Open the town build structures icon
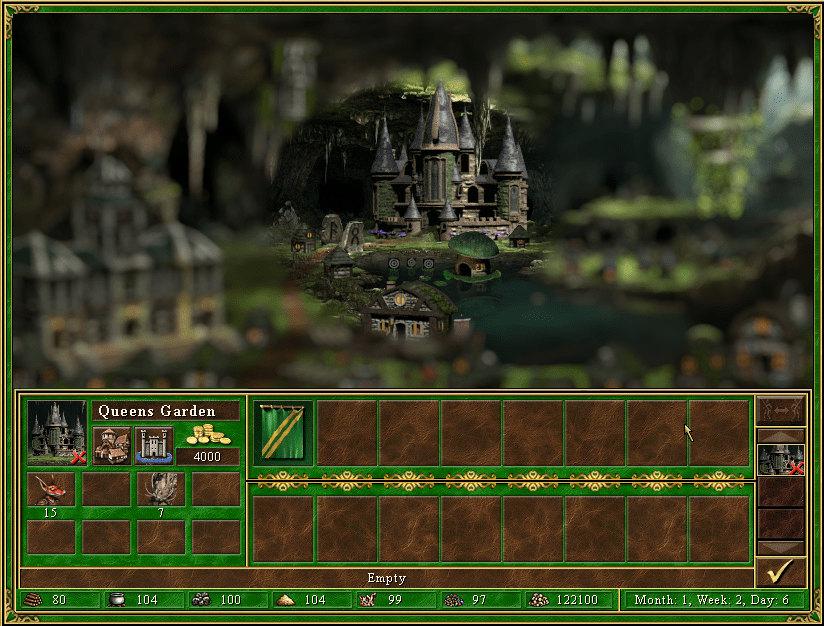Image resolution: width=824 pixels, height=626 pixels. (x=112, y=445)
